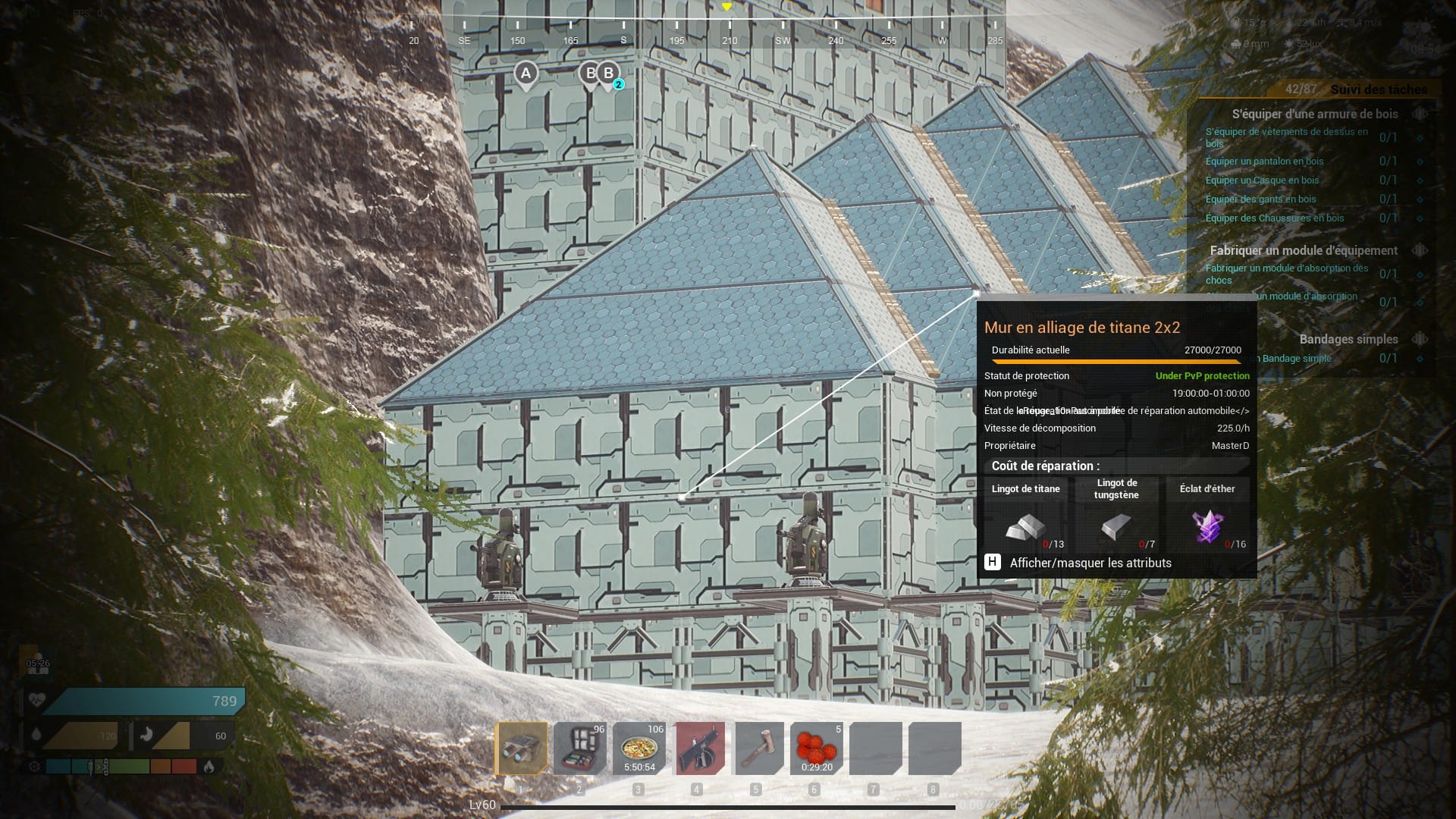Select 'Fabriquer un module d'équipement' task
The width and height of the screenshot is (1456, 819).
(1303, 250)
